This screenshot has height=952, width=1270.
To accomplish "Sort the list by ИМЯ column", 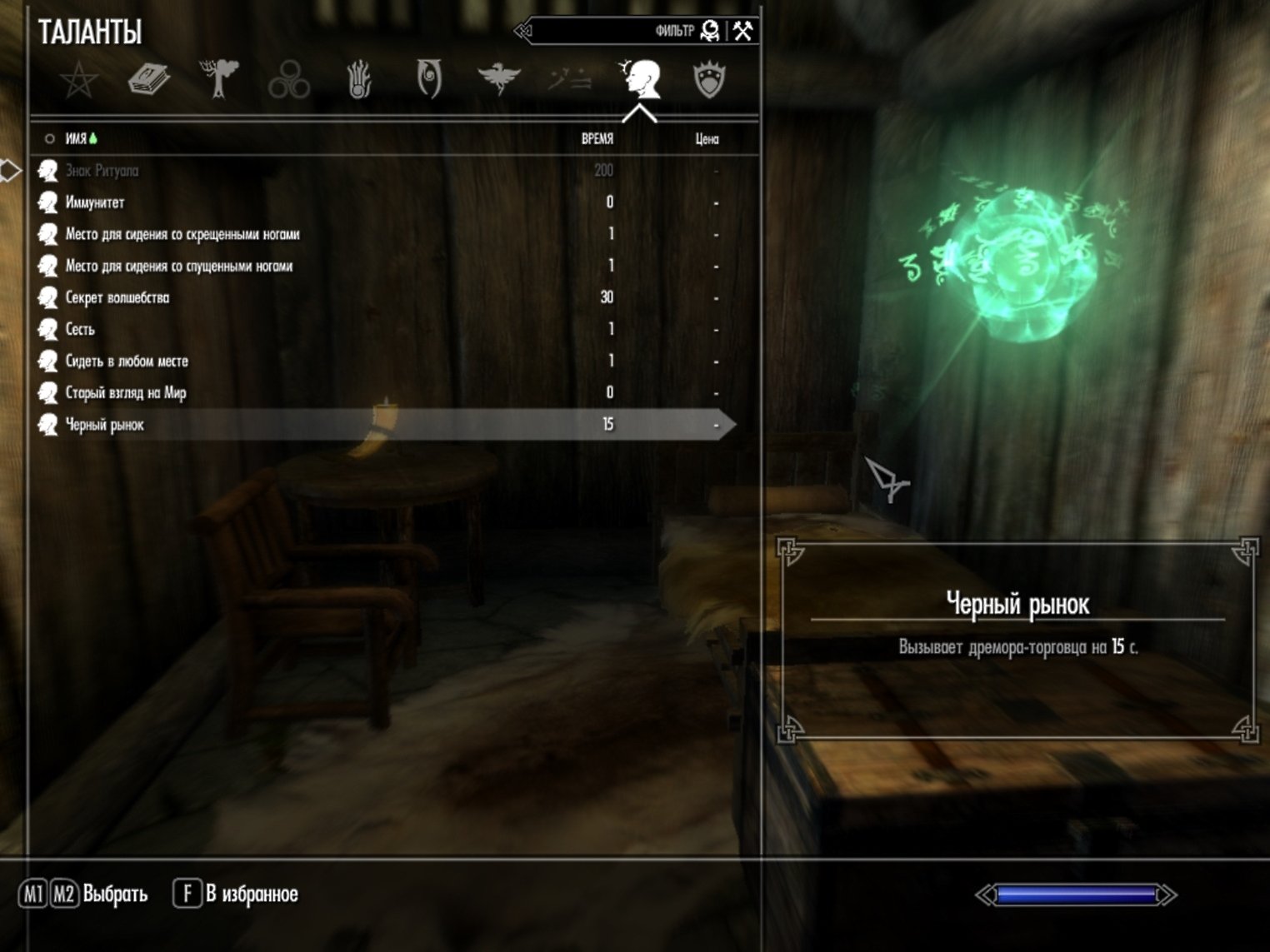I will [76, 139].
